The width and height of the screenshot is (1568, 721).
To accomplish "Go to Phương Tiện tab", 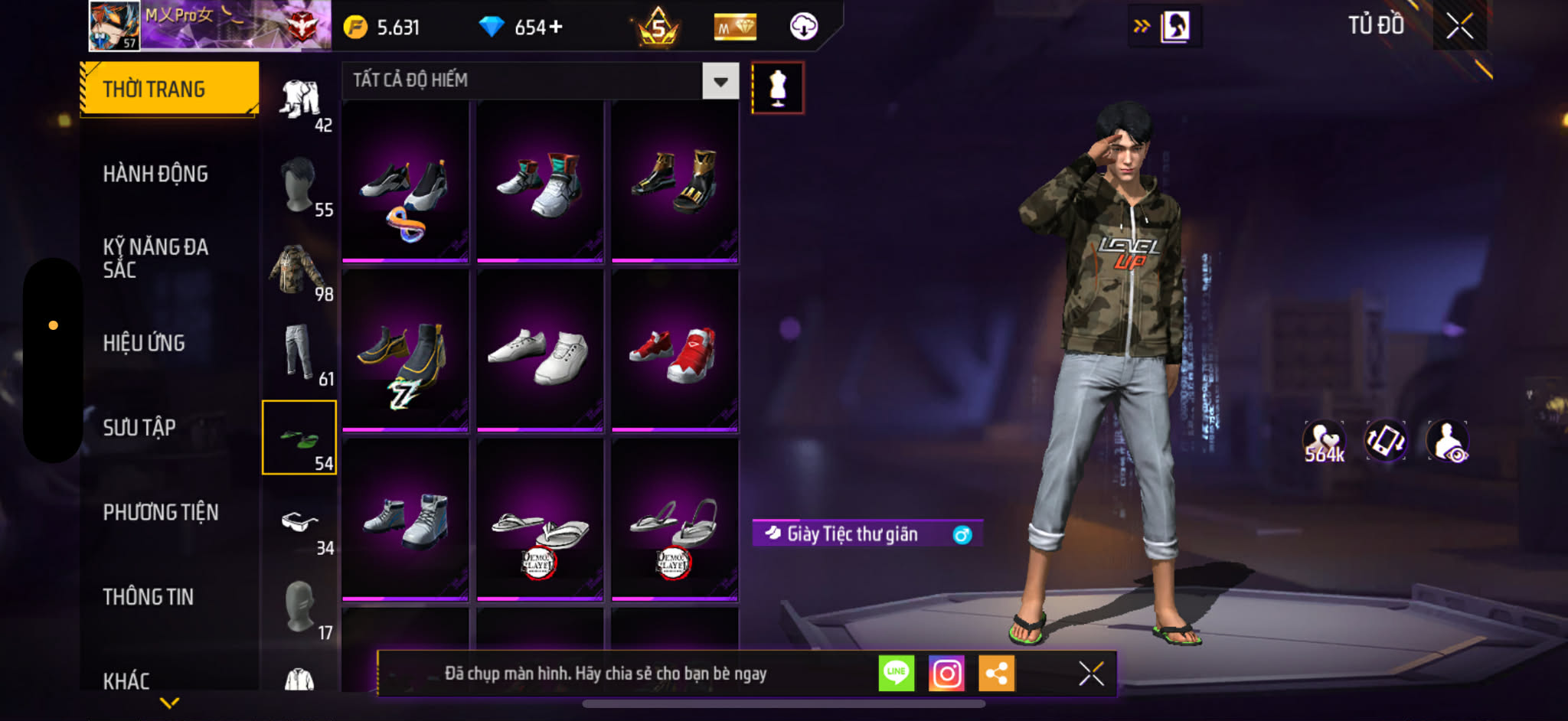I will point(161,512).
